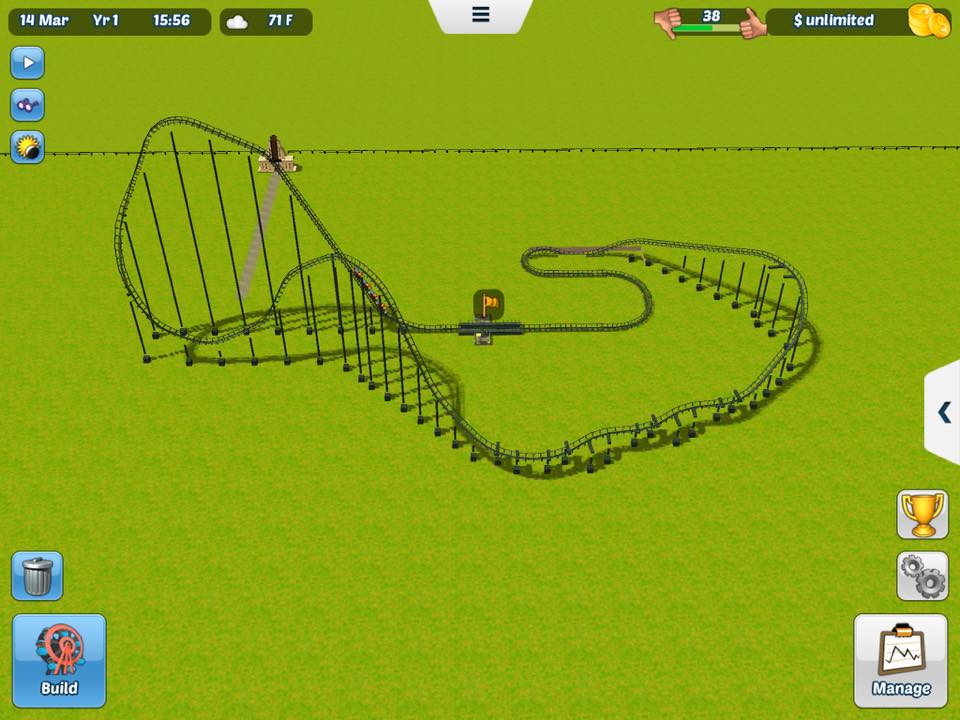Open the gears settings button
Image resolution: width=960 pixels, height=720 pixels.
click(x=922, y=576)
